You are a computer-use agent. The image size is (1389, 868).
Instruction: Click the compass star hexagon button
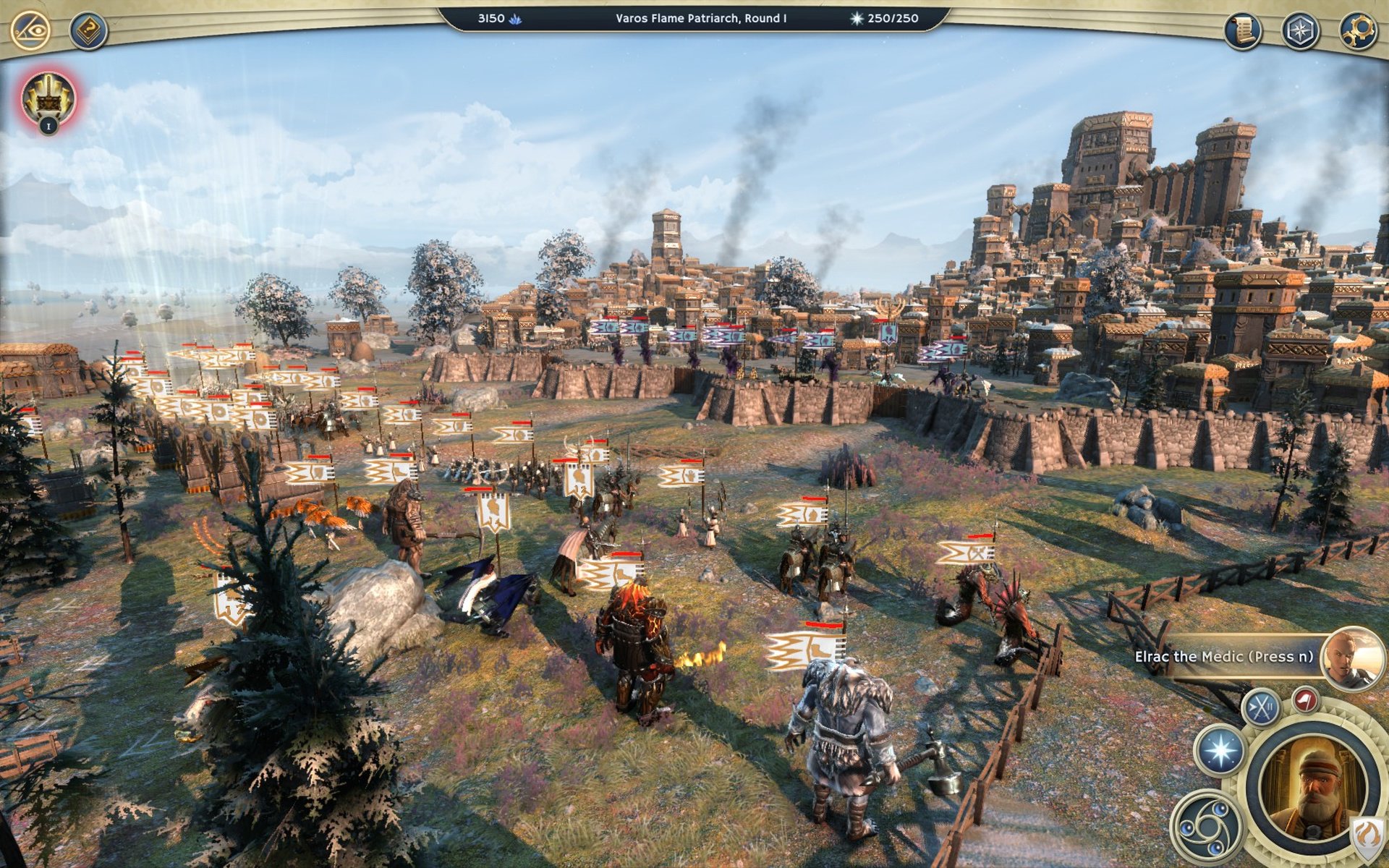click(1301, 30)
